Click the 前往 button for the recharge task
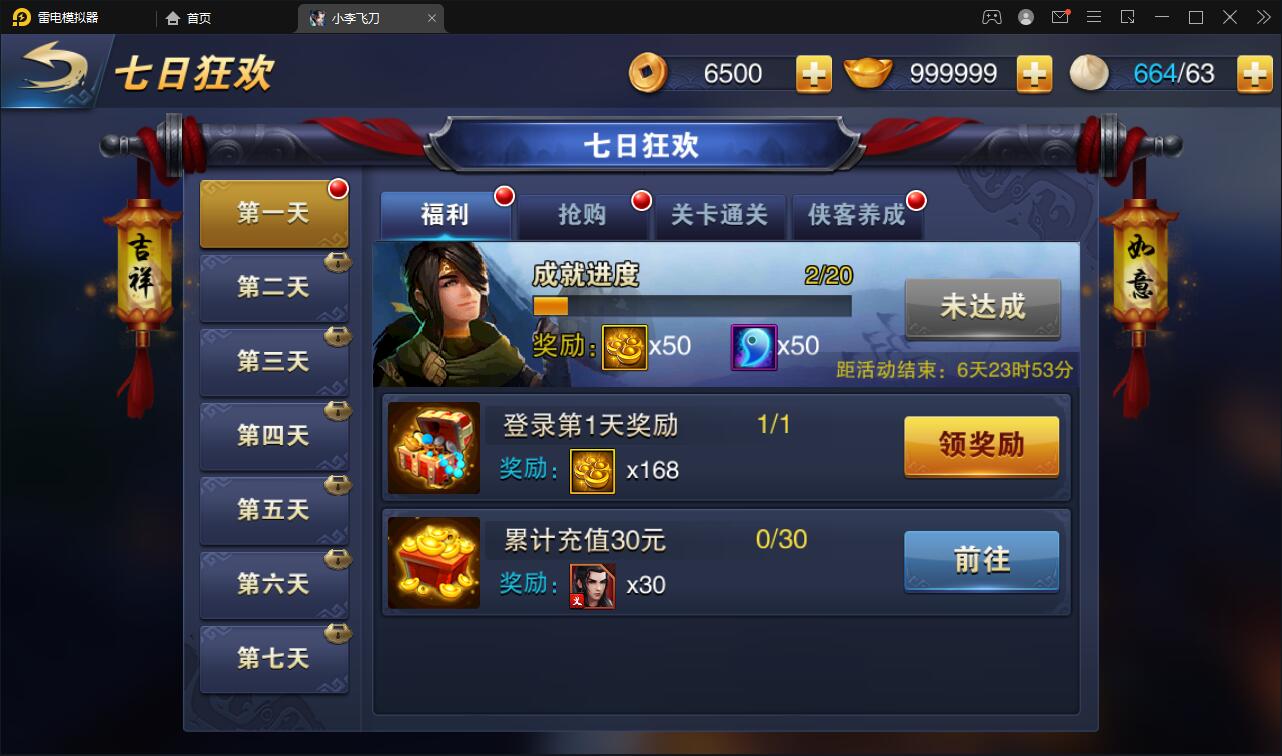This screenshot has height=756, width=1282. point(980,562)
